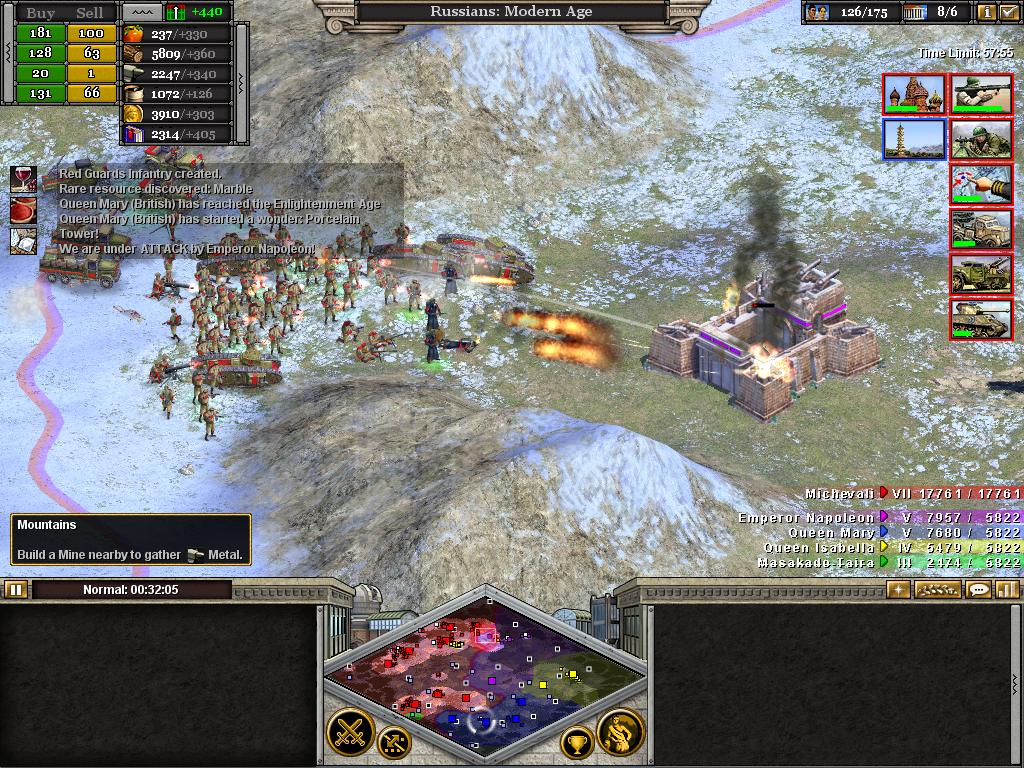Open the chat speech bubble button
This screenshot has height=768, width=1024.
[979, 589]
